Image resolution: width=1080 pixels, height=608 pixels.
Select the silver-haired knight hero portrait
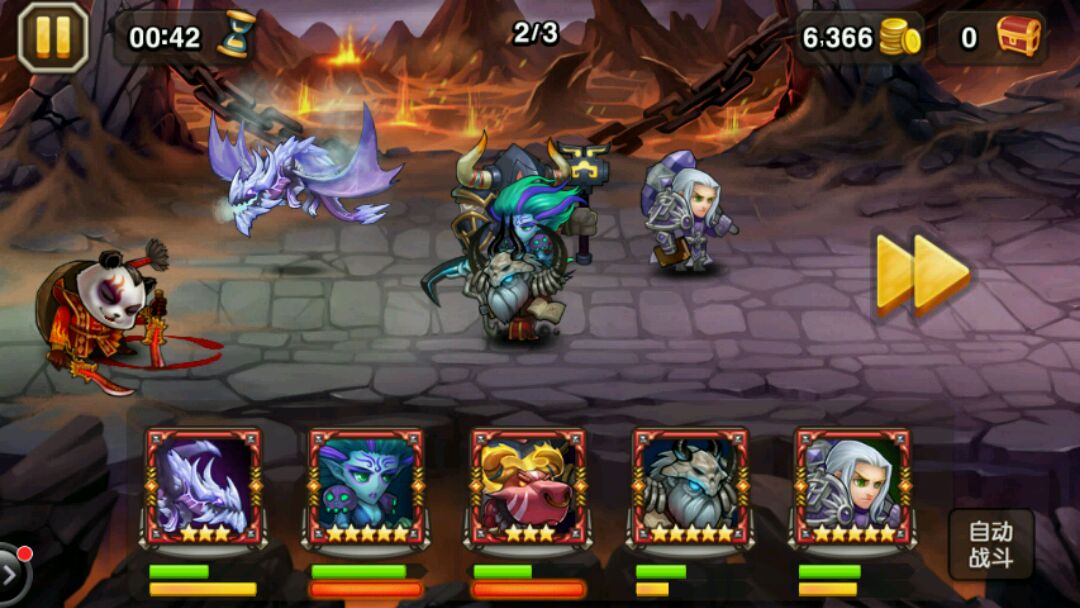point(852,487)
